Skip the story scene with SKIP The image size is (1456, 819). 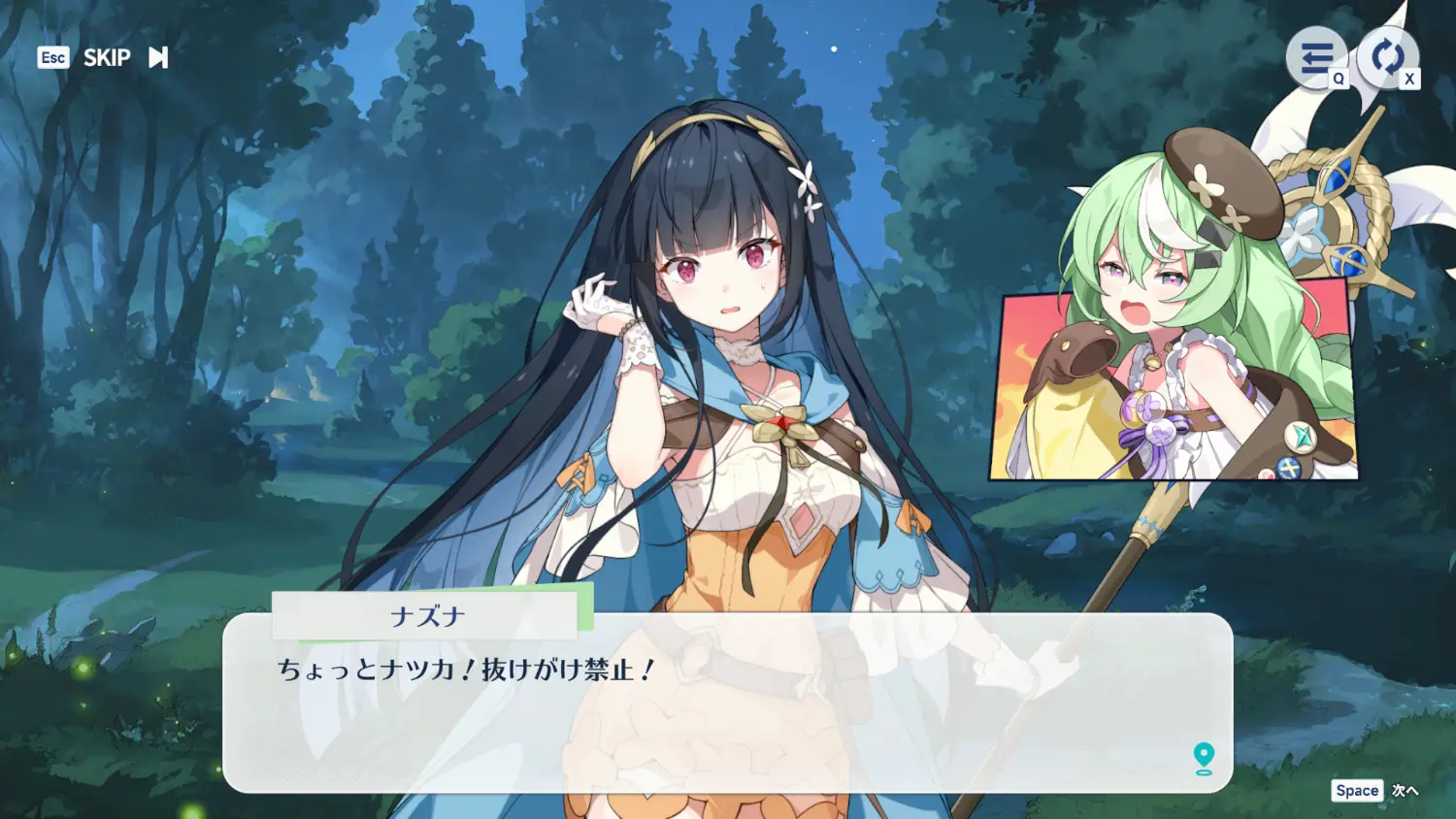tap(107, 58)
